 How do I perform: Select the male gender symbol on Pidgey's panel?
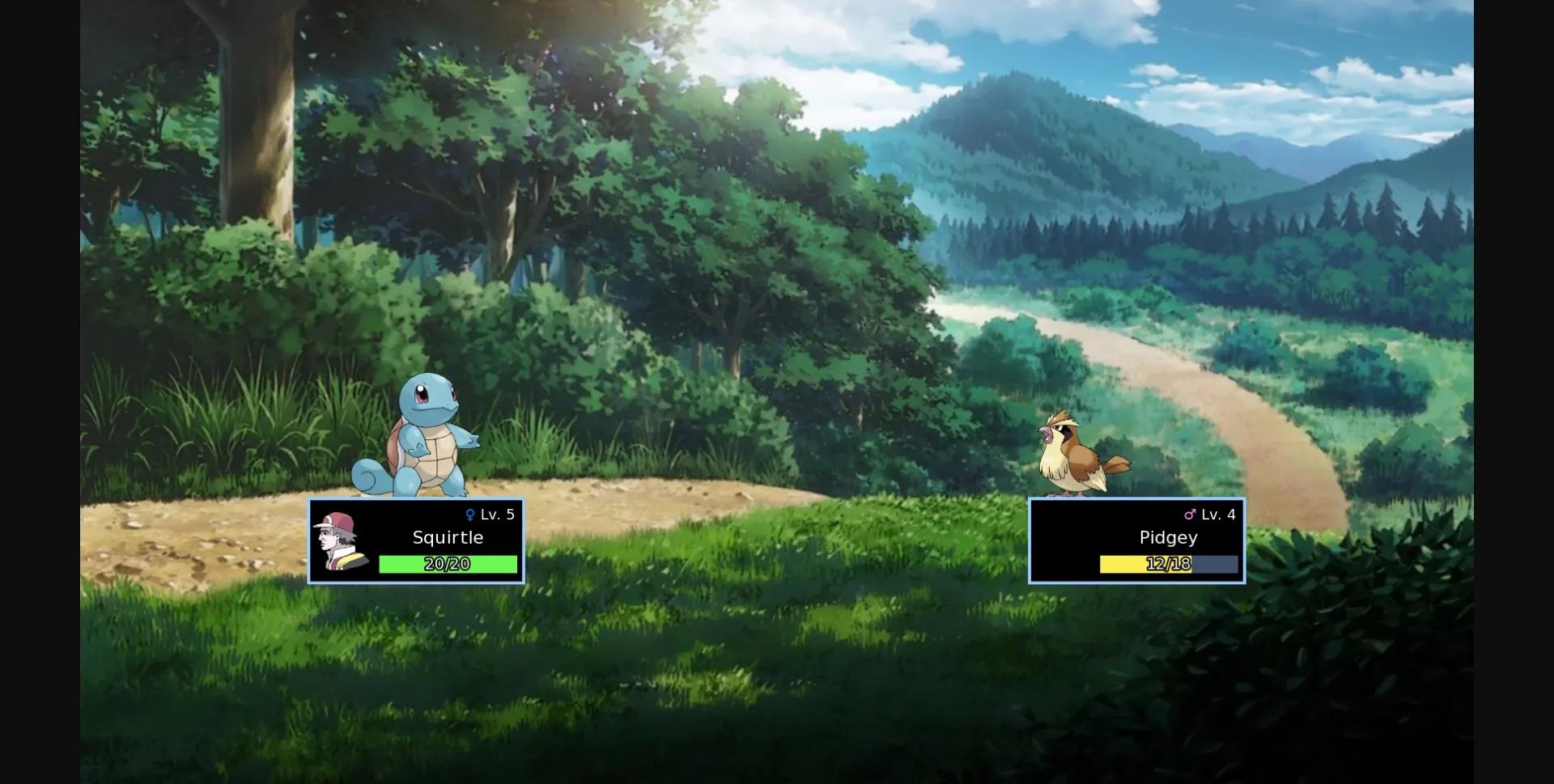pyautogui.click(x=1190, y=515)
